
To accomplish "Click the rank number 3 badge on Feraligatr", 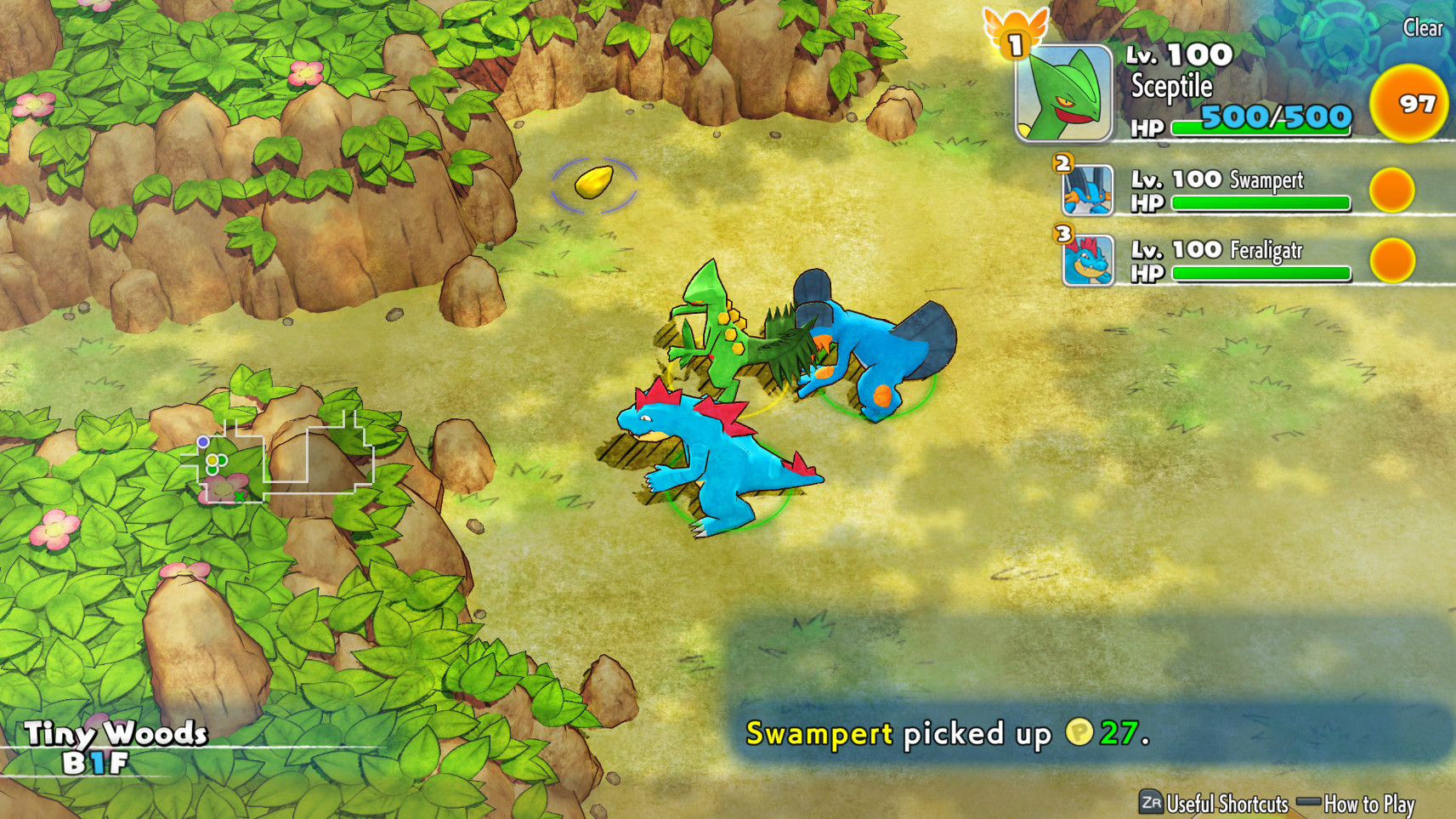I will [1061, 233].
